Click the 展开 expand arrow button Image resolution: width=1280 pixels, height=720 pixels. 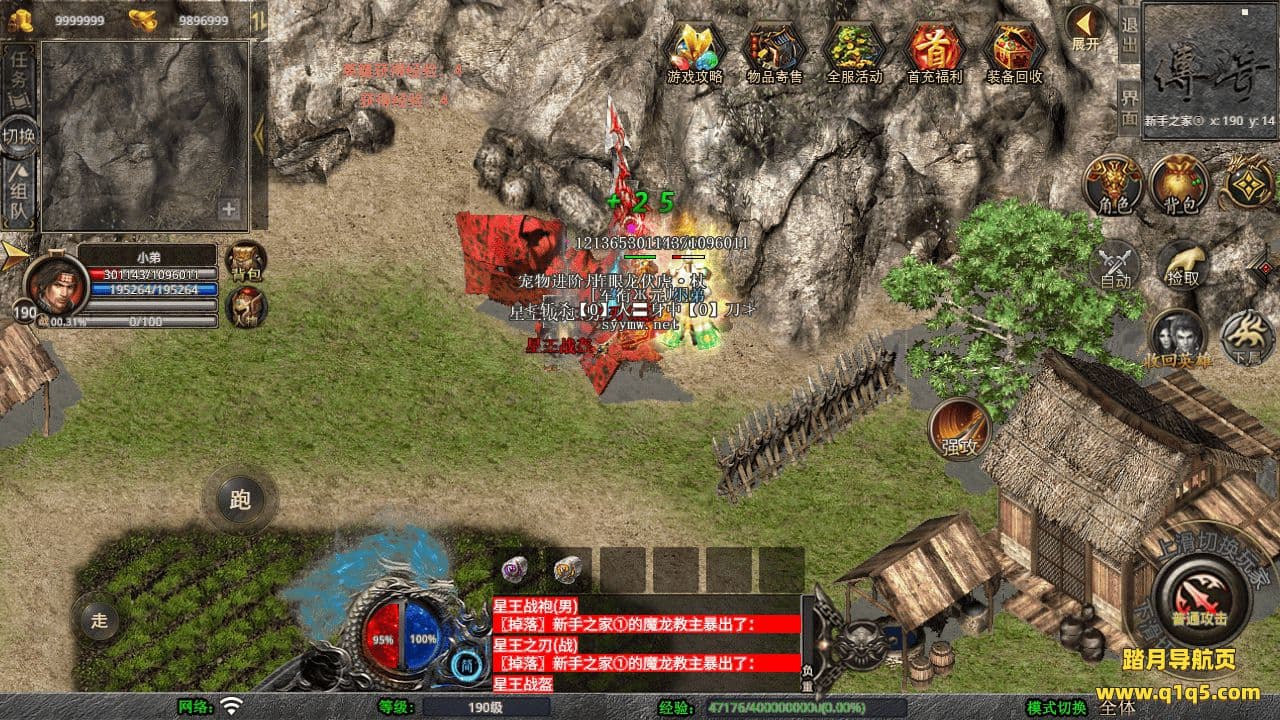1085,28
